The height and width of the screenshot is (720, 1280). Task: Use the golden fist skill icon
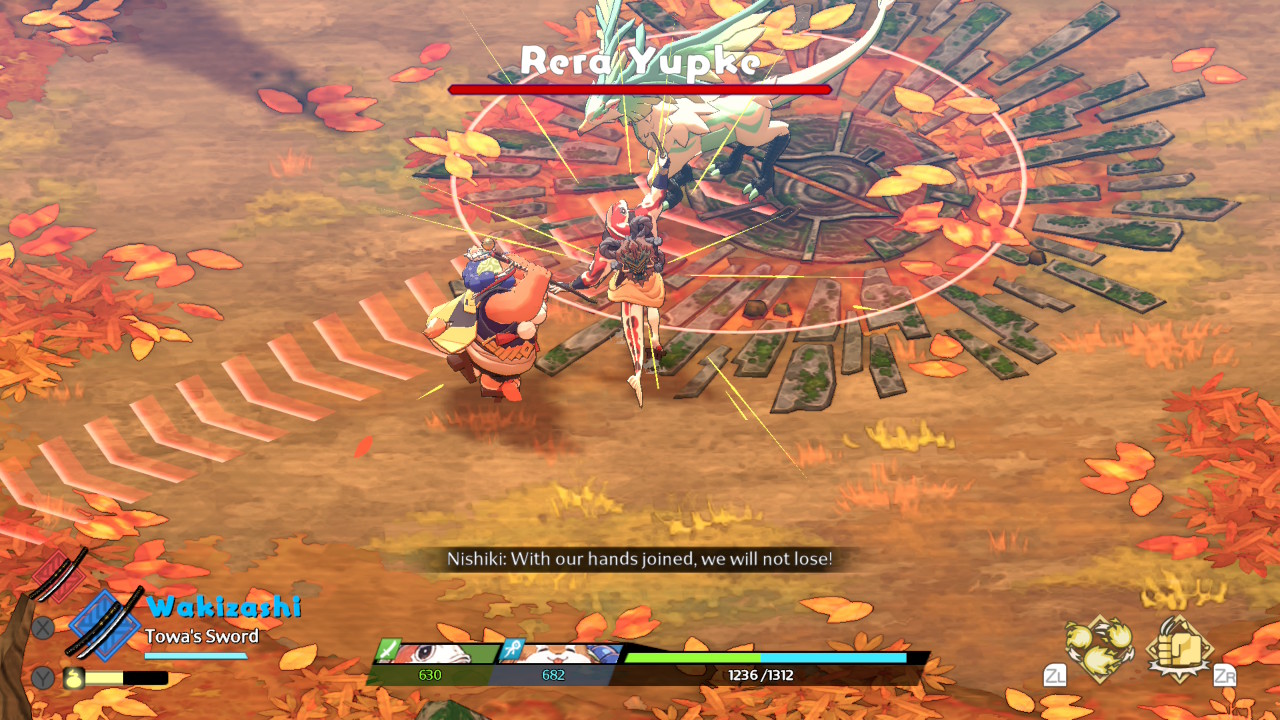click(1179, 647)
